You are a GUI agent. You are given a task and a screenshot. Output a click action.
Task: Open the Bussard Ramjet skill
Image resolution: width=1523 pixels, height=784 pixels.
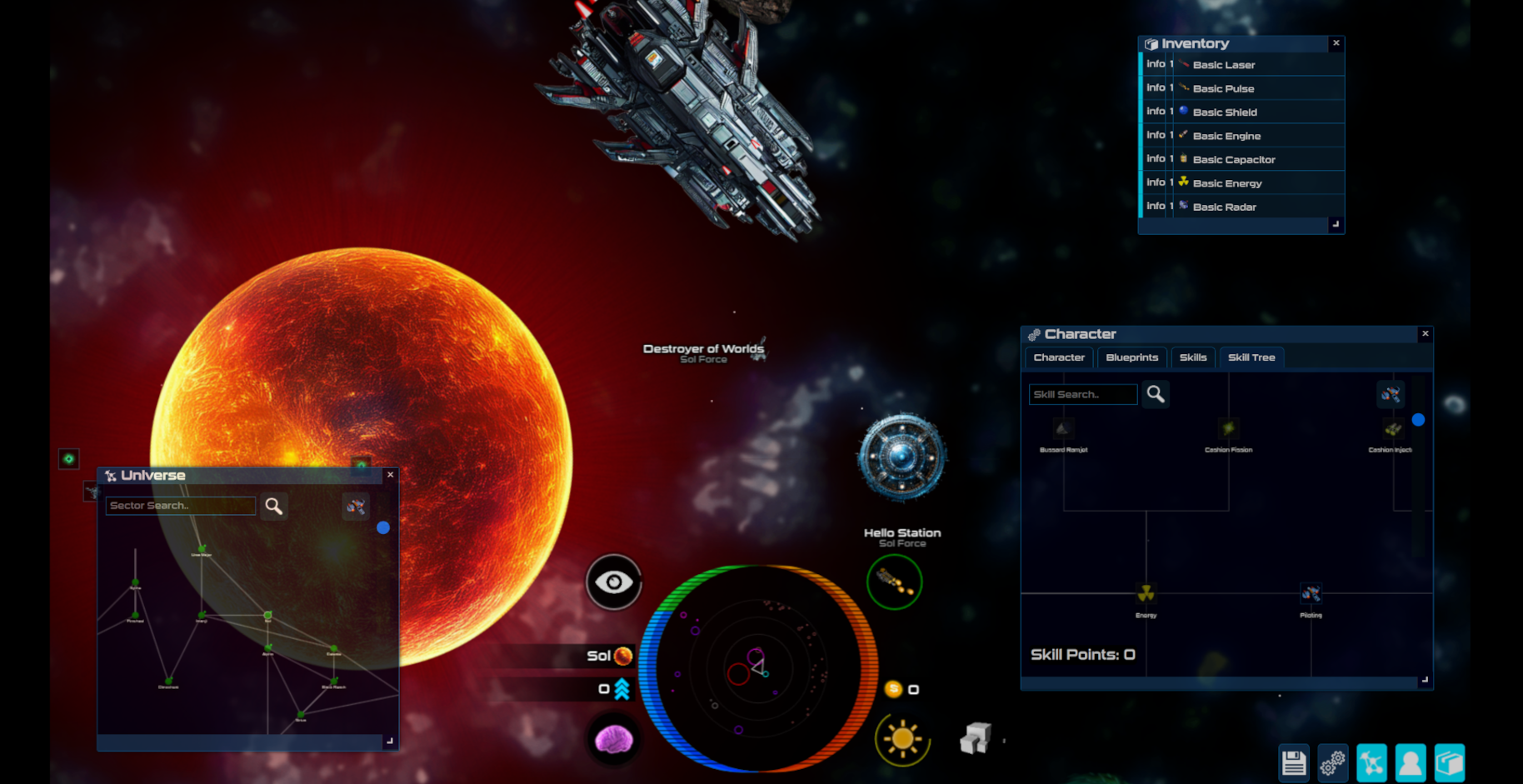point(1062,427)
